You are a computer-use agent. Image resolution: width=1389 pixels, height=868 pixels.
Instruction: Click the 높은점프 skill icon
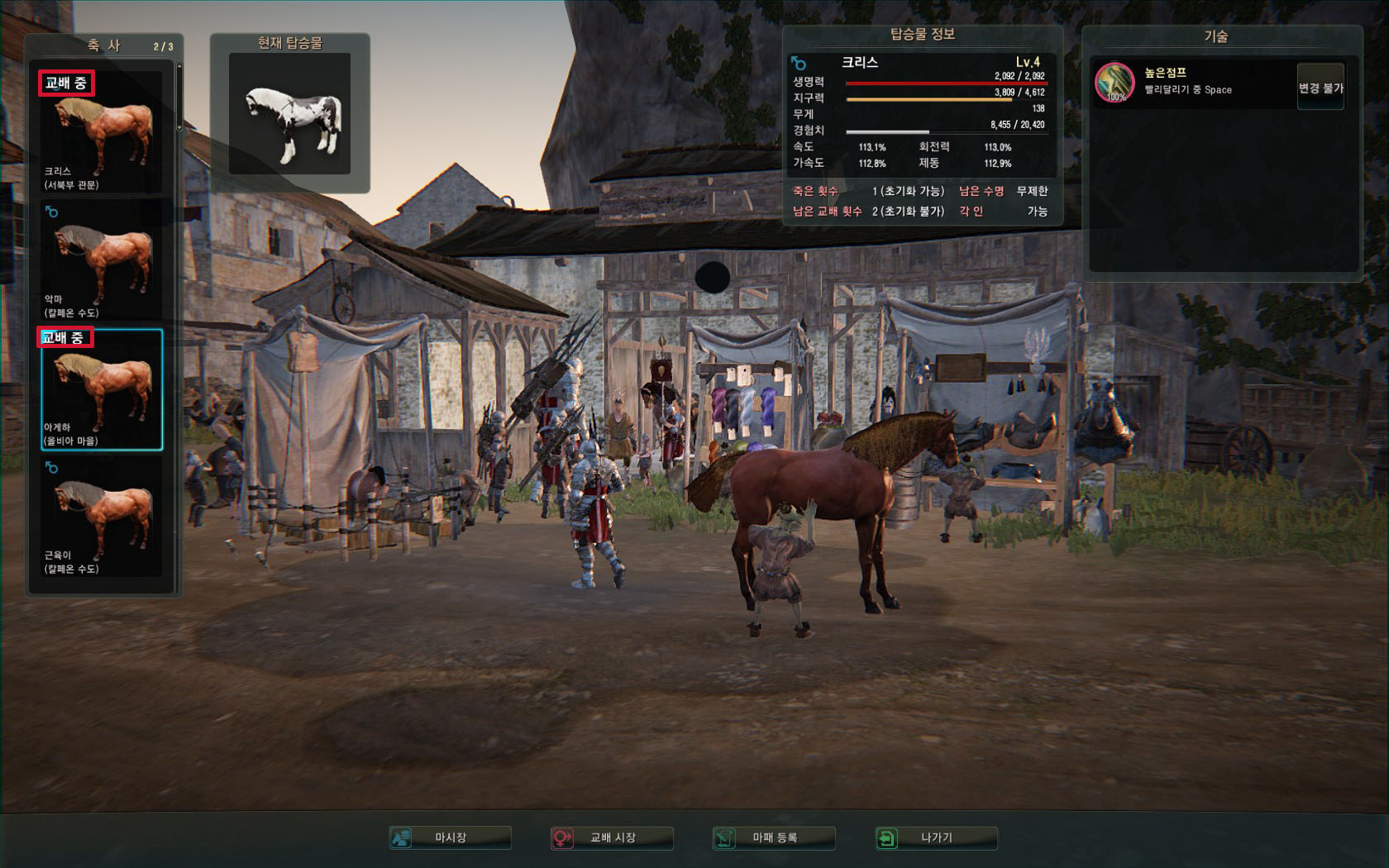tap(1115, 83)
